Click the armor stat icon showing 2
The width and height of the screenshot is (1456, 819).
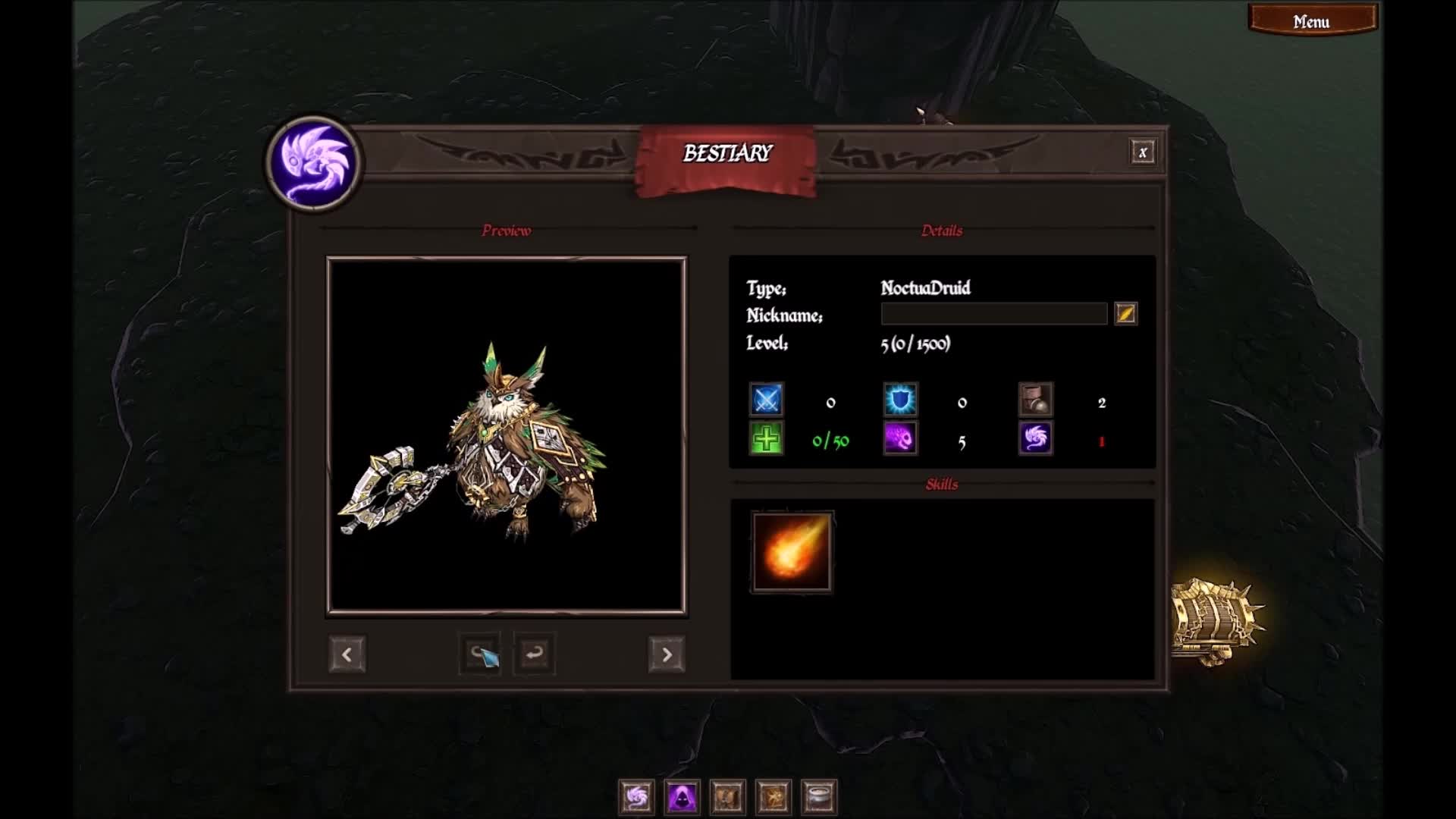tap(1034, 401)
